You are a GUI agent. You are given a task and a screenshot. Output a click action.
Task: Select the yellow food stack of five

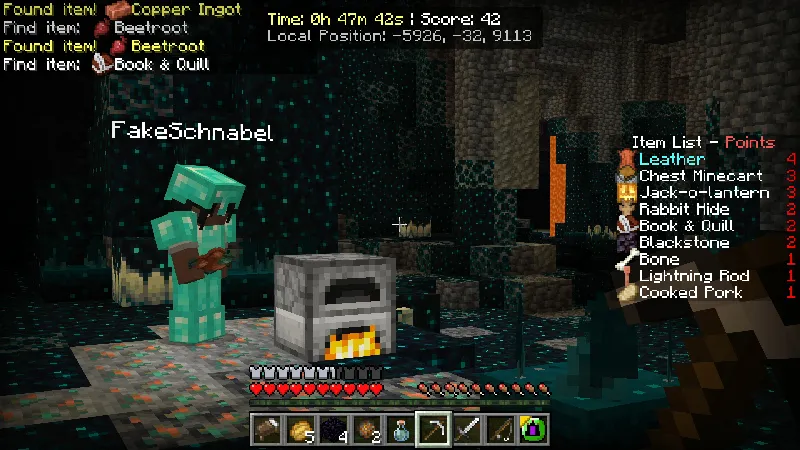(300, 429)
